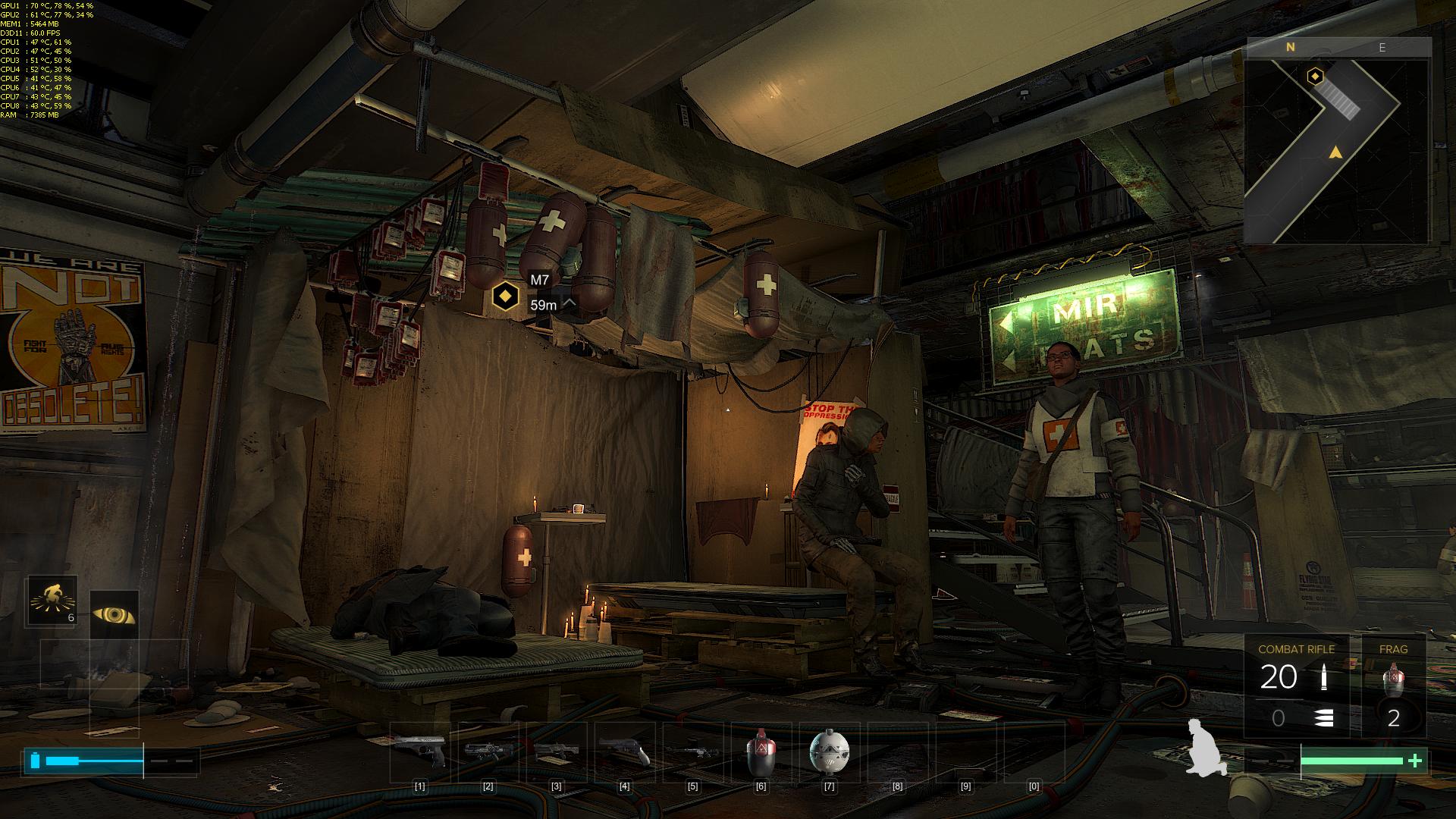
Task: Pick the red frag grenade in slot 6
Action: (x=761, y=751)
